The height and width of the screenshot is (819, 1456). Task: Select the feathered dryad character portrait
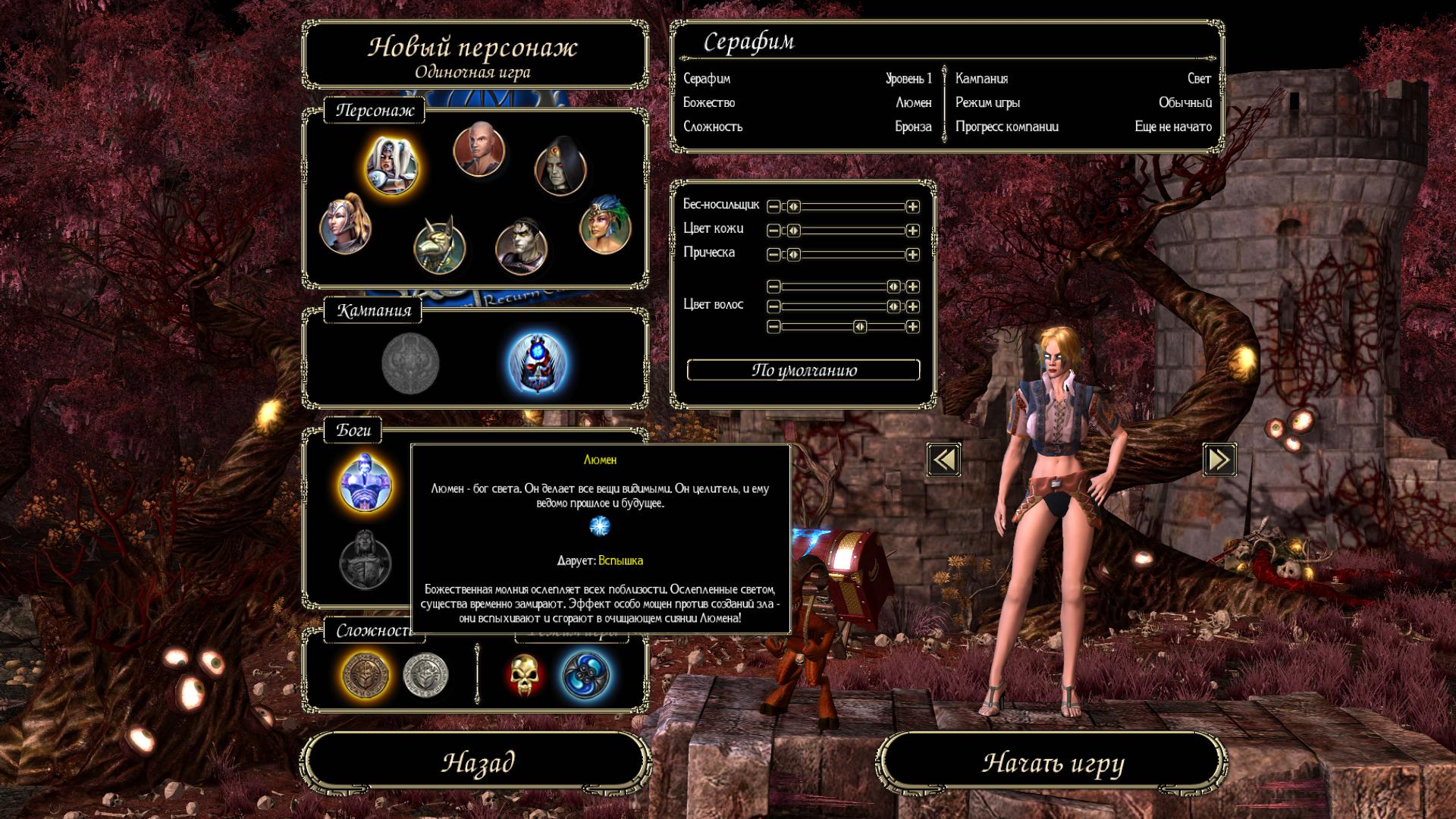(x=605, y=224)
